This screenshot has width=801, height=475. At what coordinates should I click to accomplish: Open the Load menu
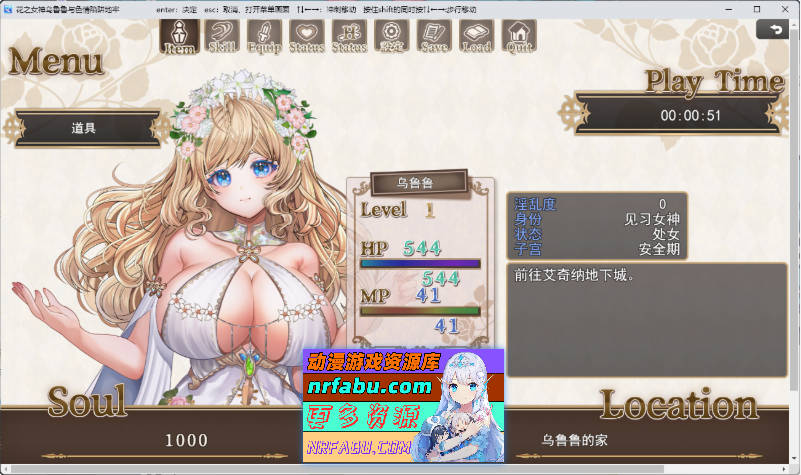click(477, 35)
